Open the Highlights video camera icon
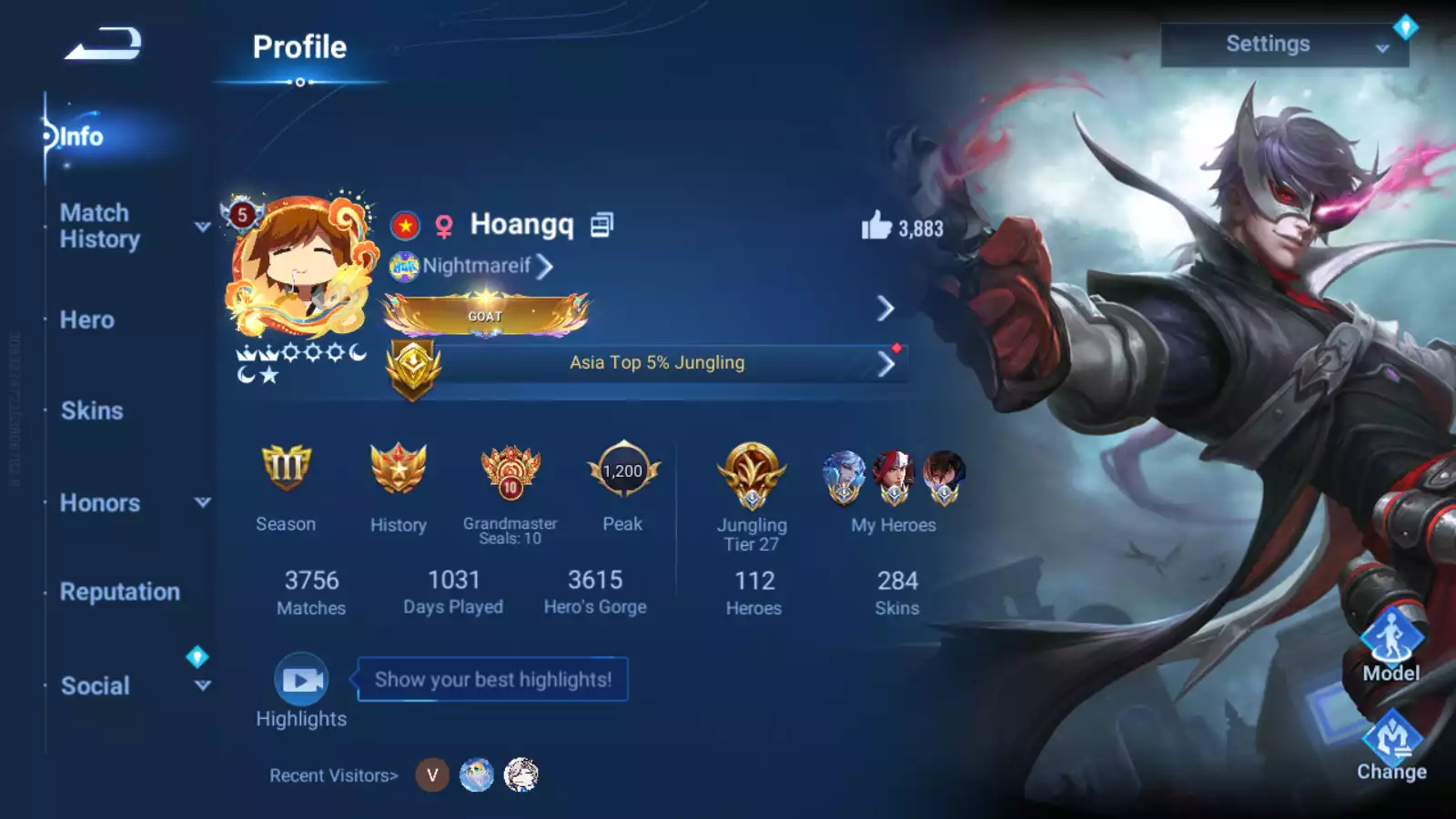Screen dimensions: 1456x819 point(300,678)
